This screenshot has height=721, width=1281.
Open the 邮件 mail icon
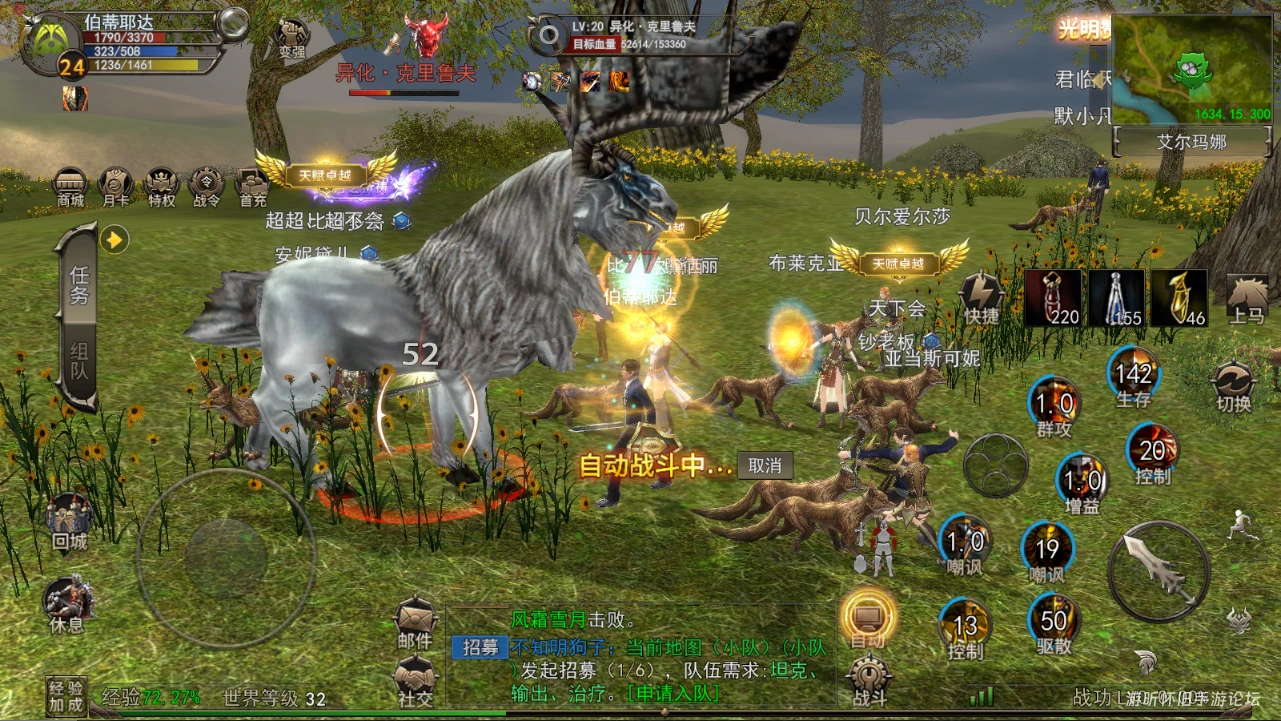[415, 623]
